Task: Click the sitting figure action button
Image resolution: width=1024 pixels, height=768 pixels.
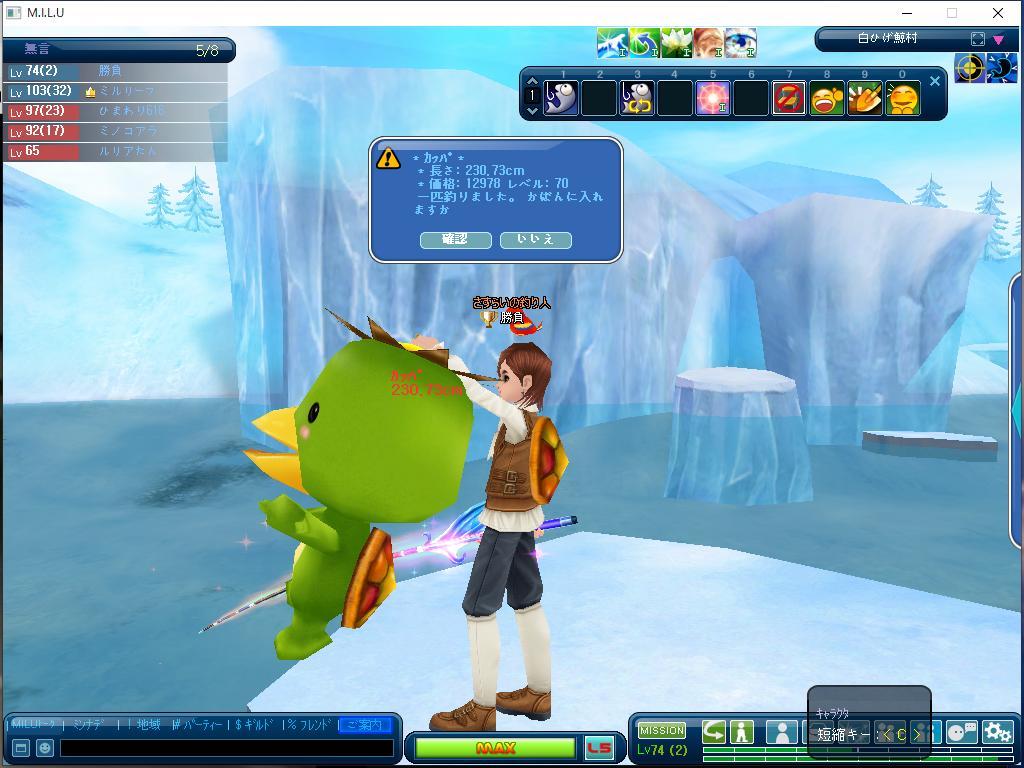Action: point(742,733)
